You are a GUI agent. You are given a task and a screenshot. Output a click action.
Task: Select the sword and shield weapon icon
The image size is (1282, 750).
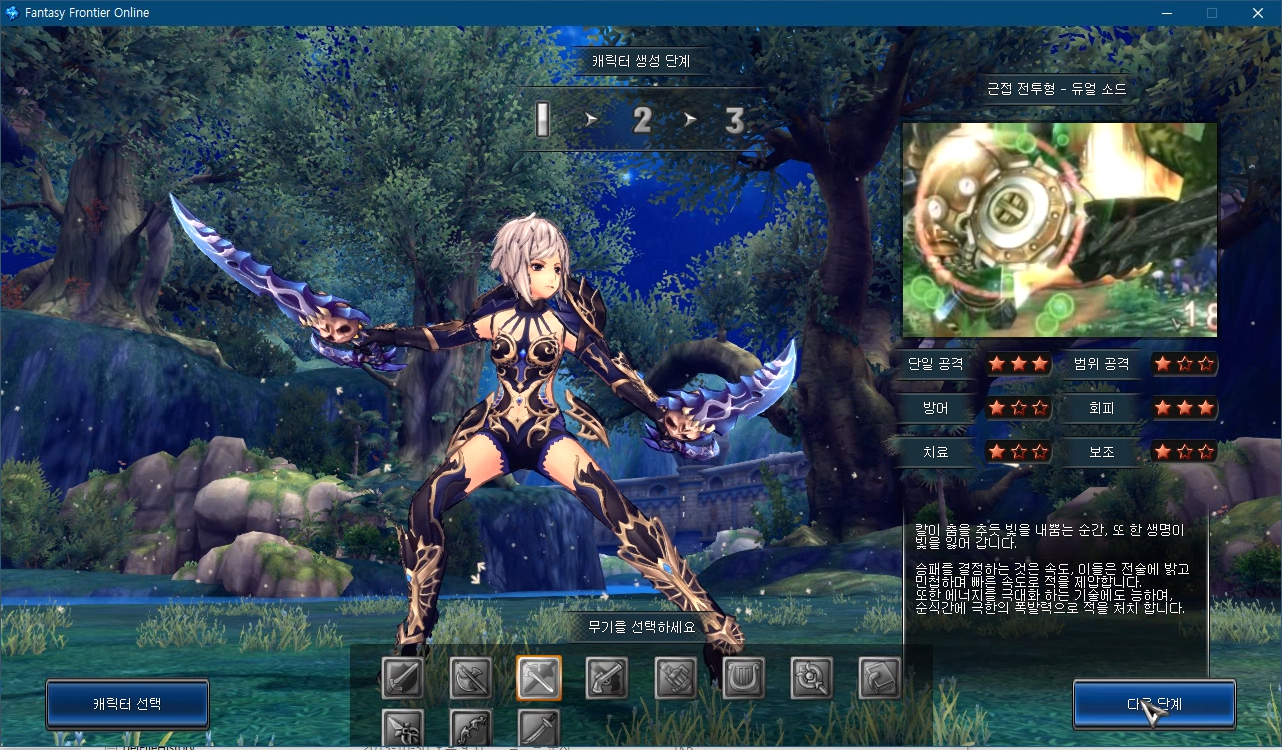[402, 678]
